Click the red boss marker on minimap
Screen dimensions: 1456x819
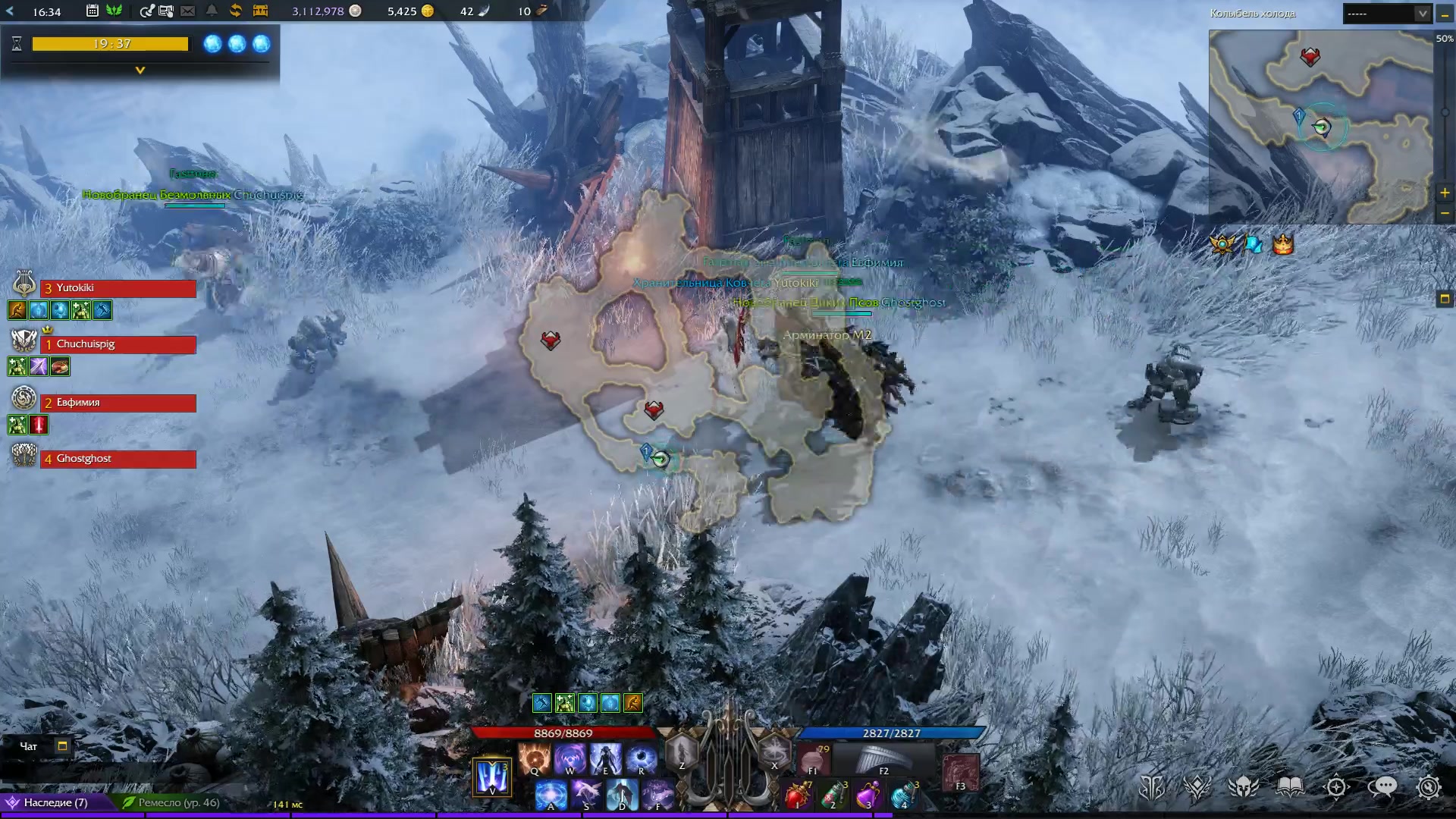[x=1310, y=57]
